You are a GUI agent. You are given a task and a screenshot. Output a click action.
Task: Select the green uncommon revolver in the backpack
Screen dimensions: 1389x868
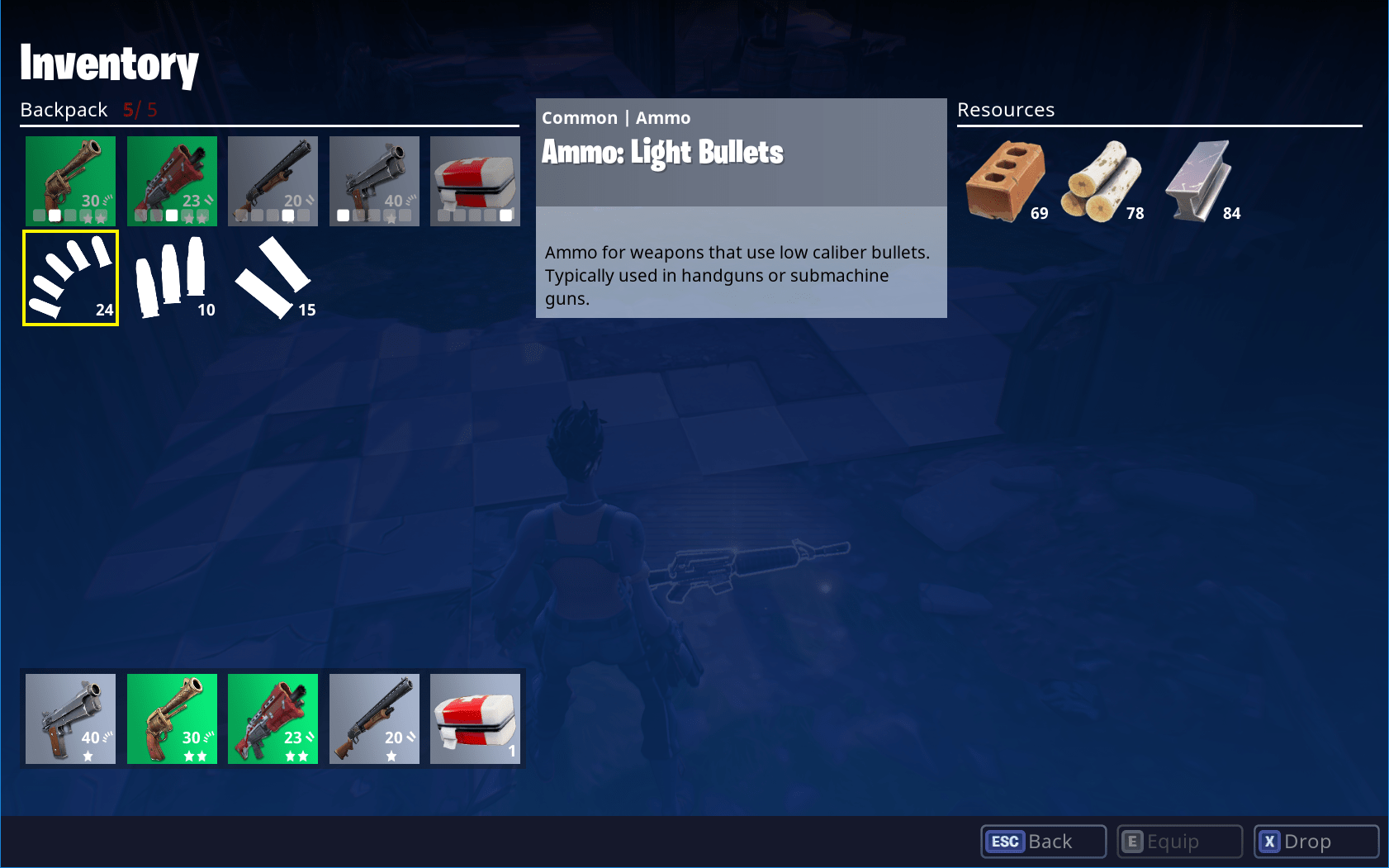pyautogui.click(x=70, y=181)
